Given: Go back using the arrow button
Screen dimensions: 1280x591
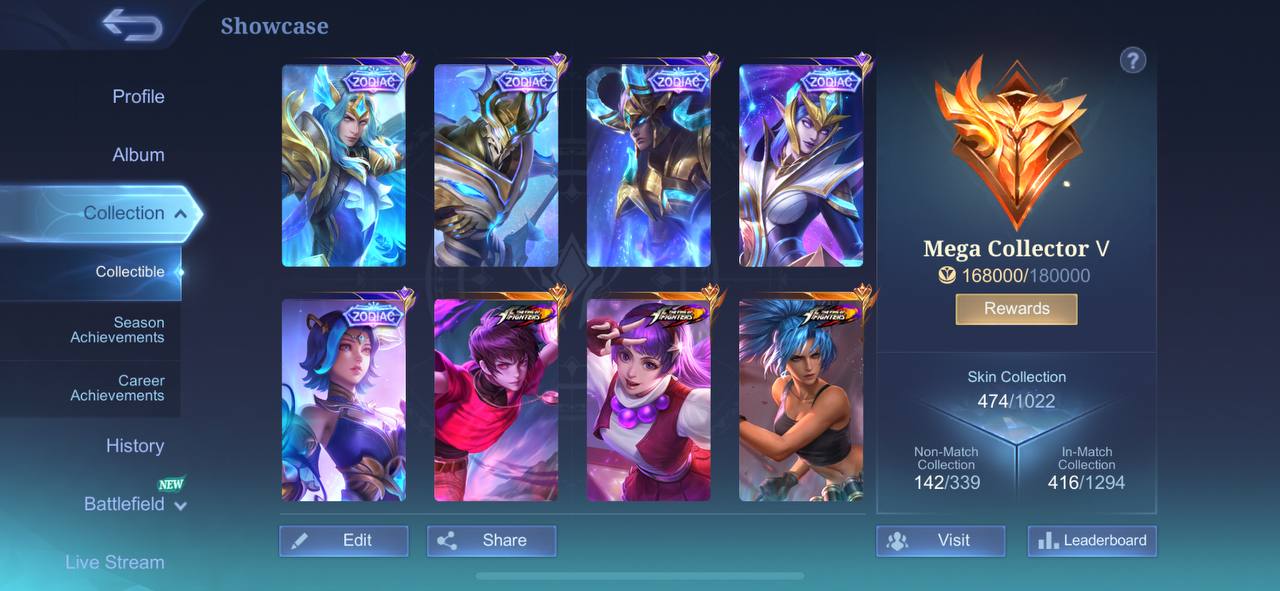Looking at the screenshot, I should click(132, 25).
